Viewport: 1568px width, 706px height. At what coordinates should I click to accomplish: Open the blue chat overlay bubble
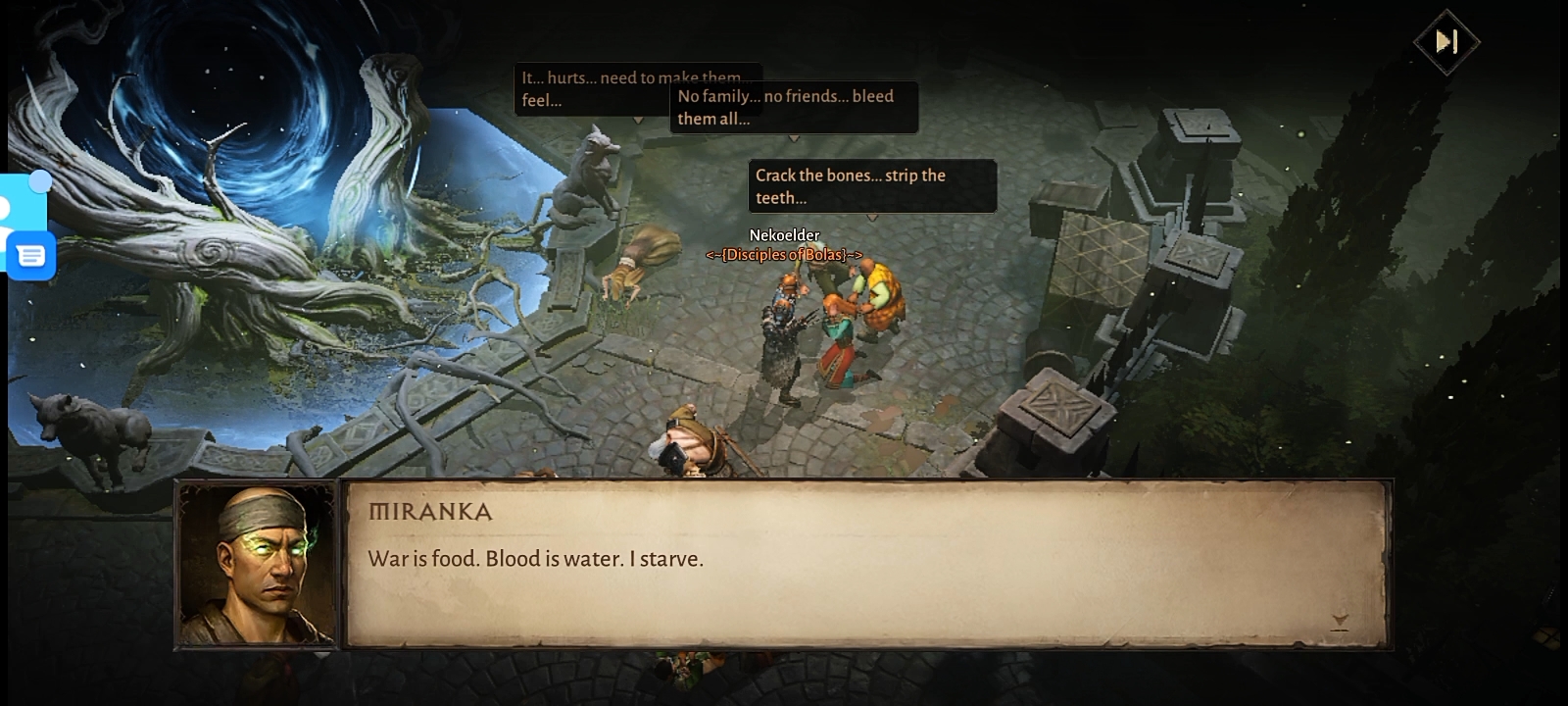(30, 257)
